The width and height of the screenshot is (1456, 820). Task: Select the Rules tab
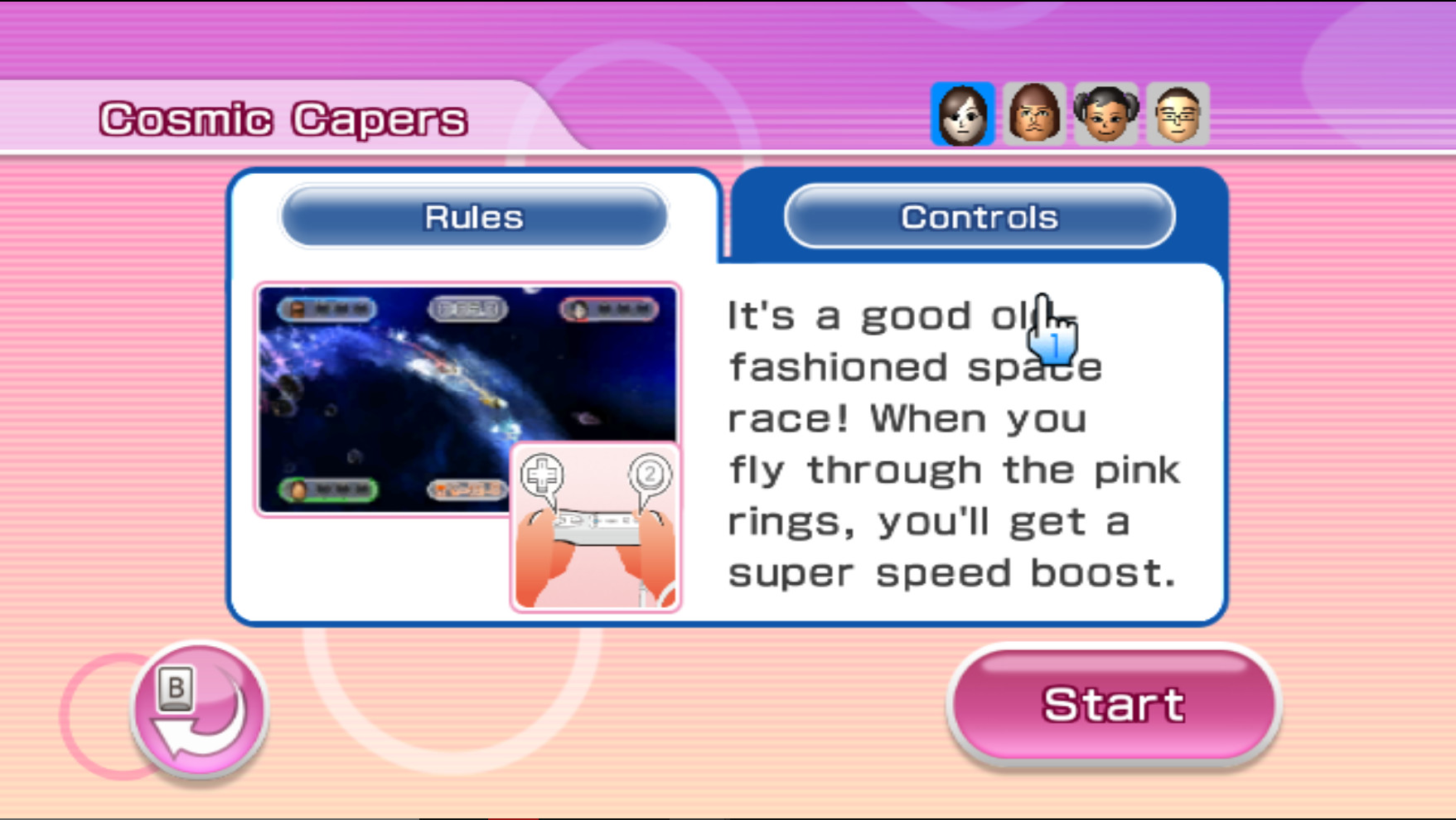pyautogui.click(x=472, y=216)
